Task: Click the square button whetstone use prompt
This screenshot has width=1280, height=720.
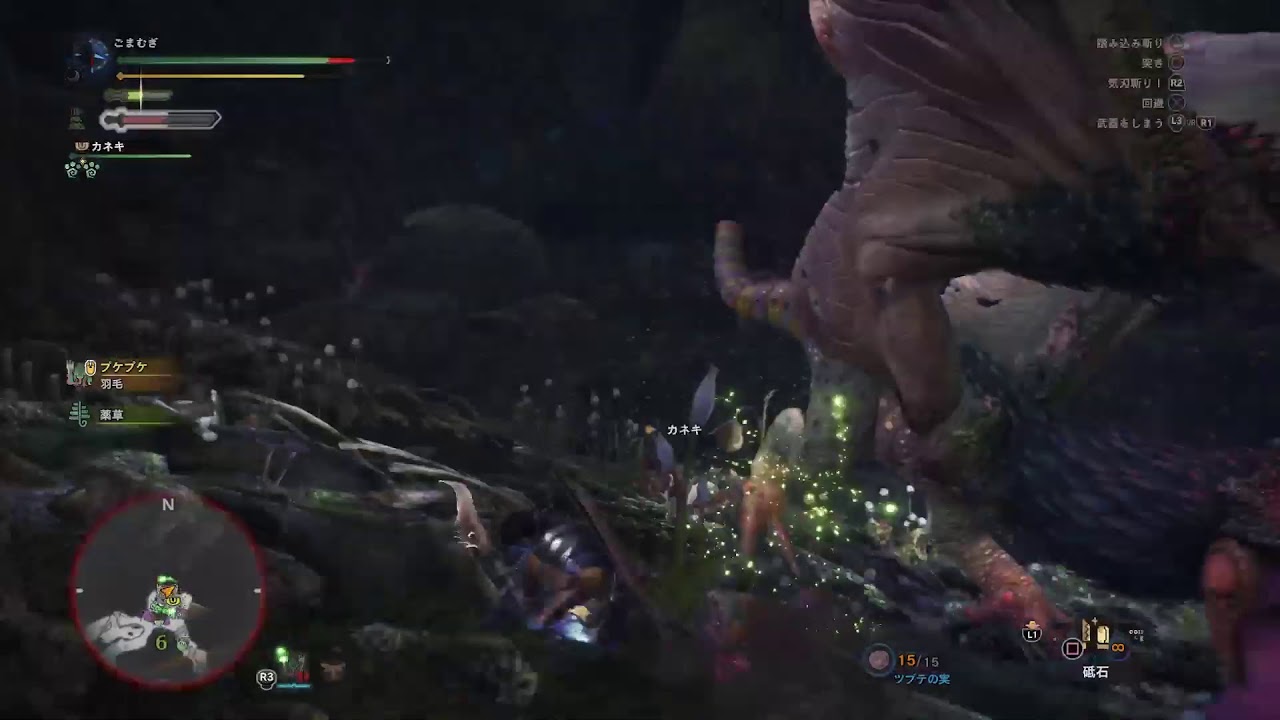Action: click(1072, 649)
